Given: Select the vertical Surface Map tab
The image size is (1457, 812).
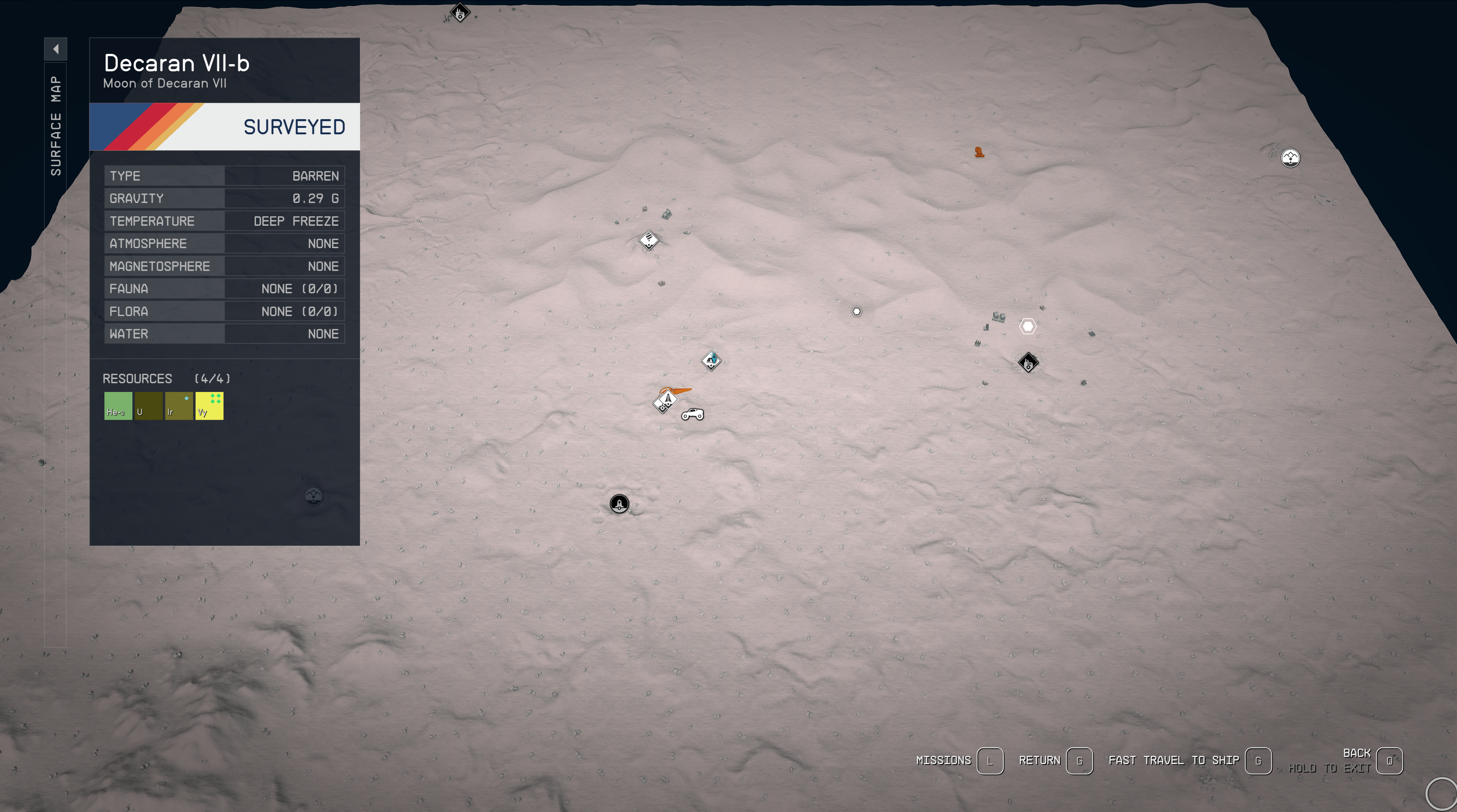Looking at the screenshot, I should coord(55,126).
